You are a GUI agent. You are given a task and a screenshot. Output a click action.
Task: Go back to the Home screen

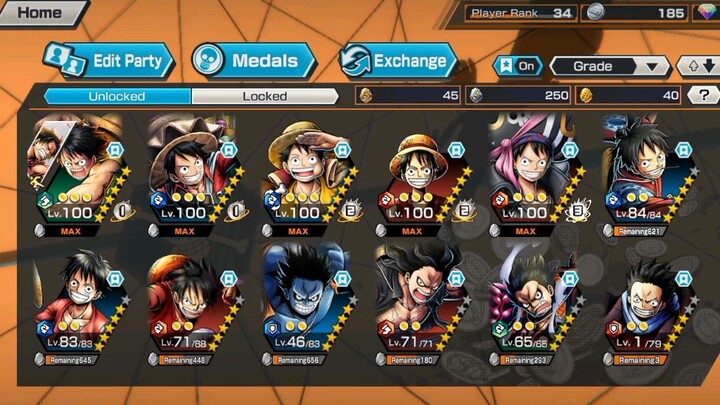coord(40,13)
